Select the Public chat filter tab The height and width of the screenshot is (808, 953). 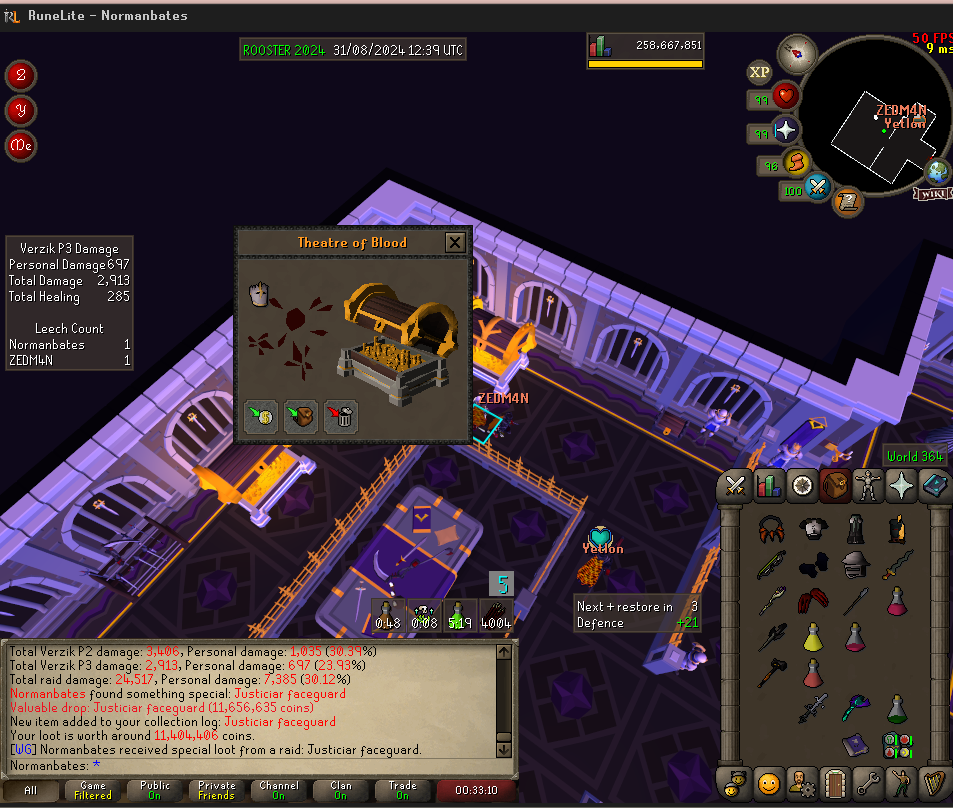click(155, 791)
